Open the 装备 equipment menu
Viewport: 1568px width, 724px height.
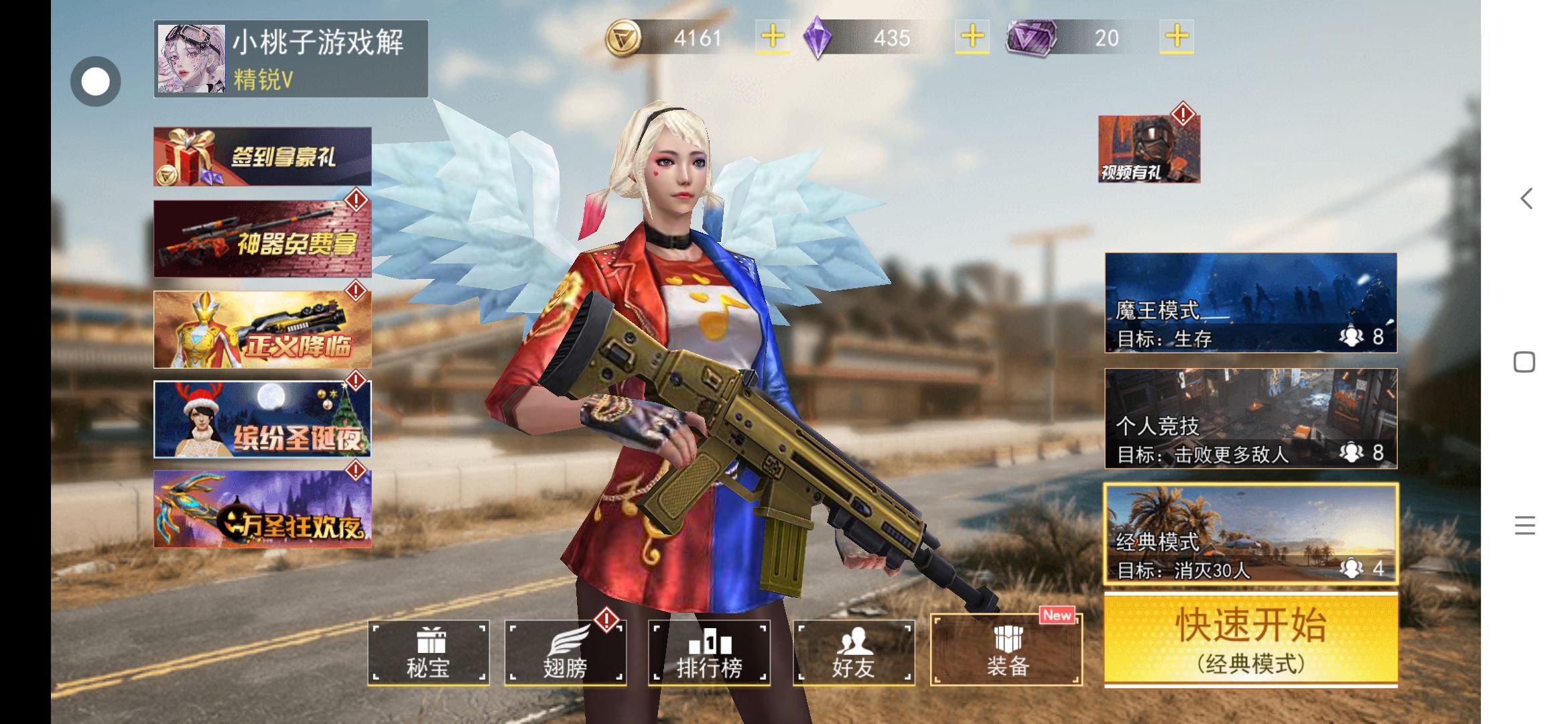1006,651
